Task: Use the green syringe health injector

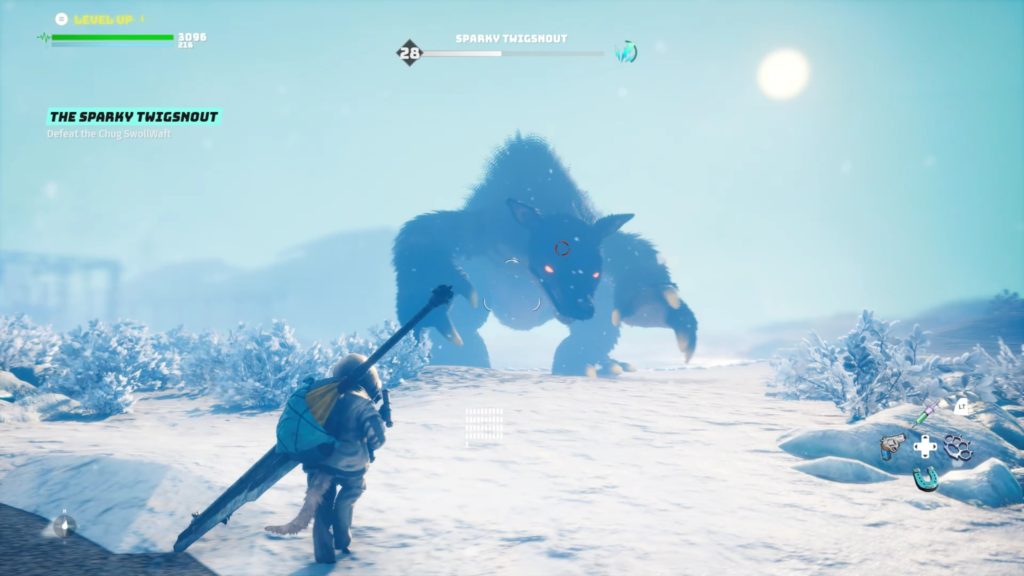Action: click(x=925, y=412)
